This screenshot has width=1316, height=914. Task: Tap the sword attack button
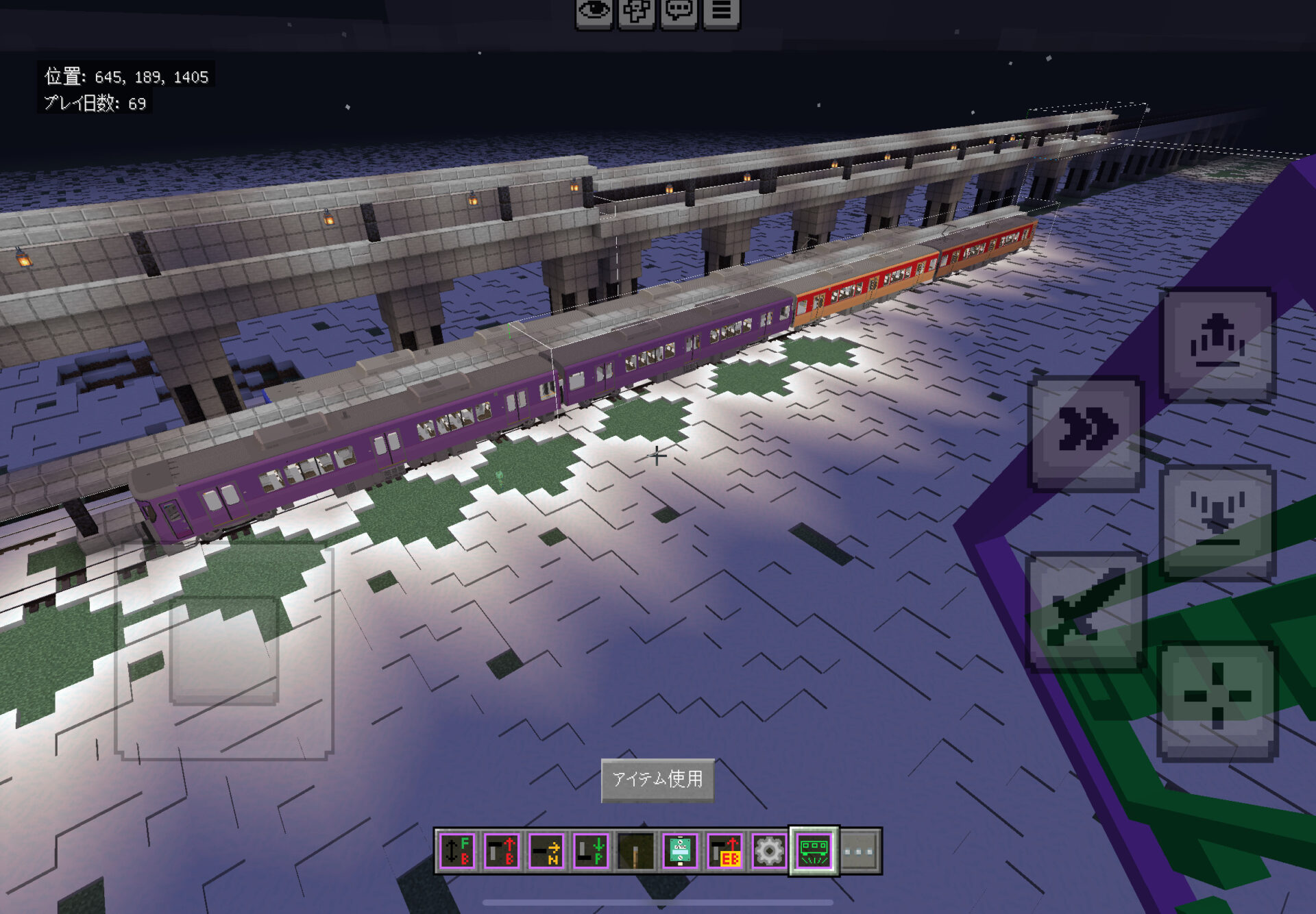(1085, 611)
